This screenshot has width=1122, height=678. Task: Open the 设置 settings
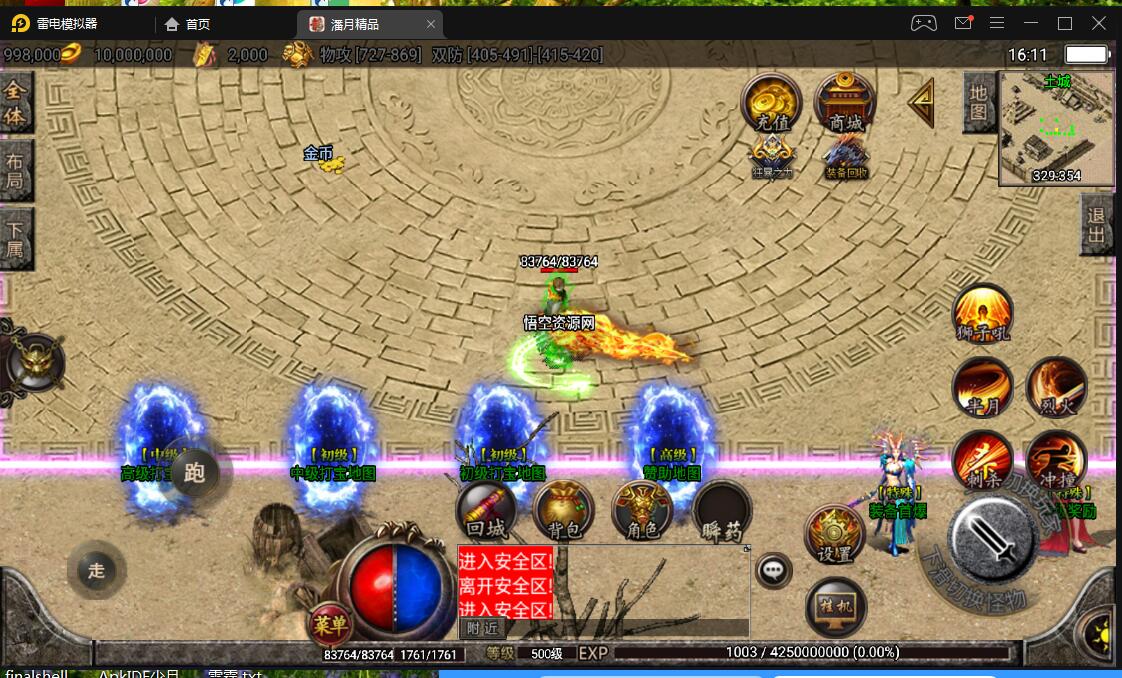tap(835, 535)
